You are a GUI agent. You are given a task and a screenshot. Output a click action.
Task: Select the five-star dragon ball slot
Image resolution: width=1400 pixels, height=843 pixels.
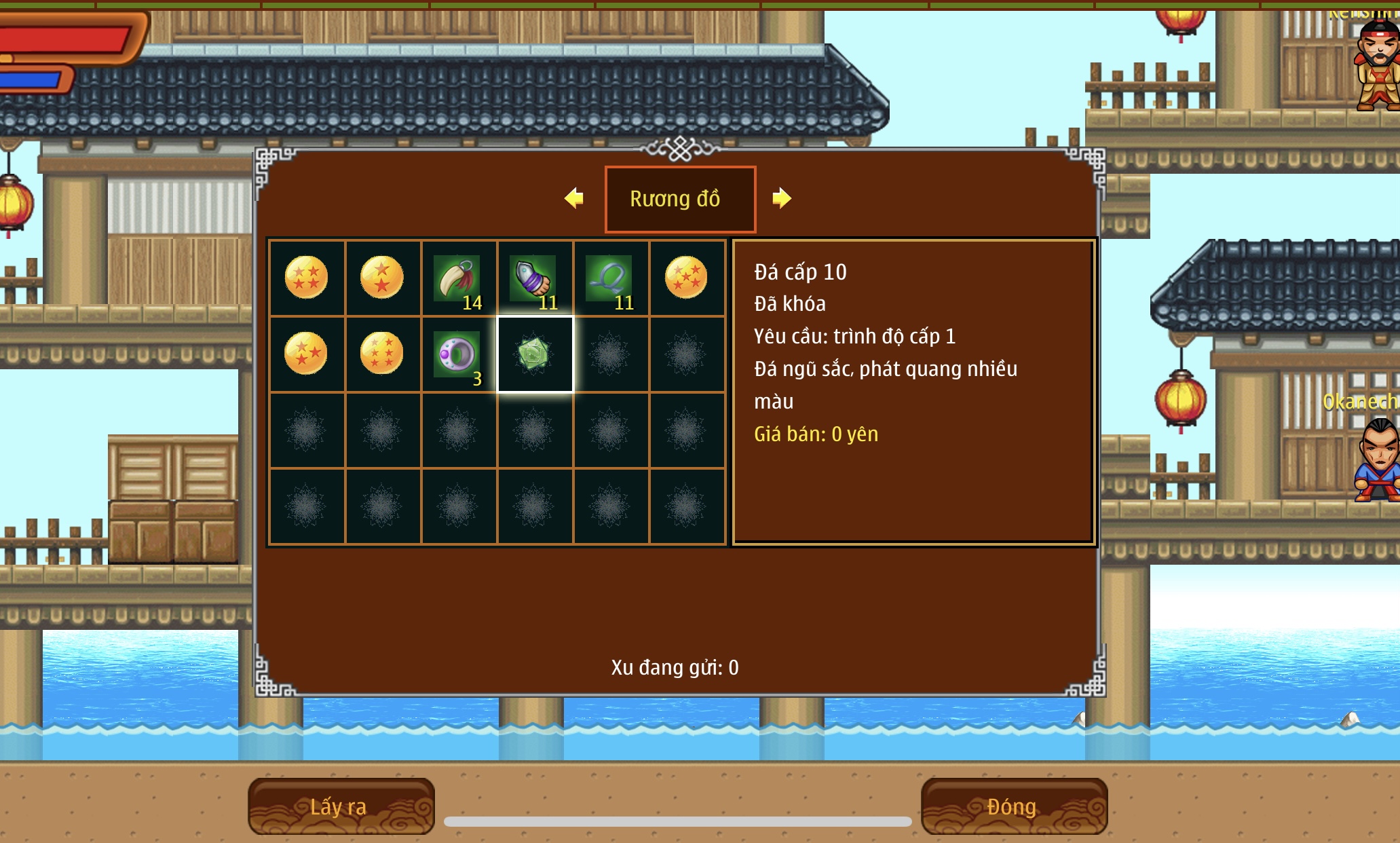tap(686, 278)
